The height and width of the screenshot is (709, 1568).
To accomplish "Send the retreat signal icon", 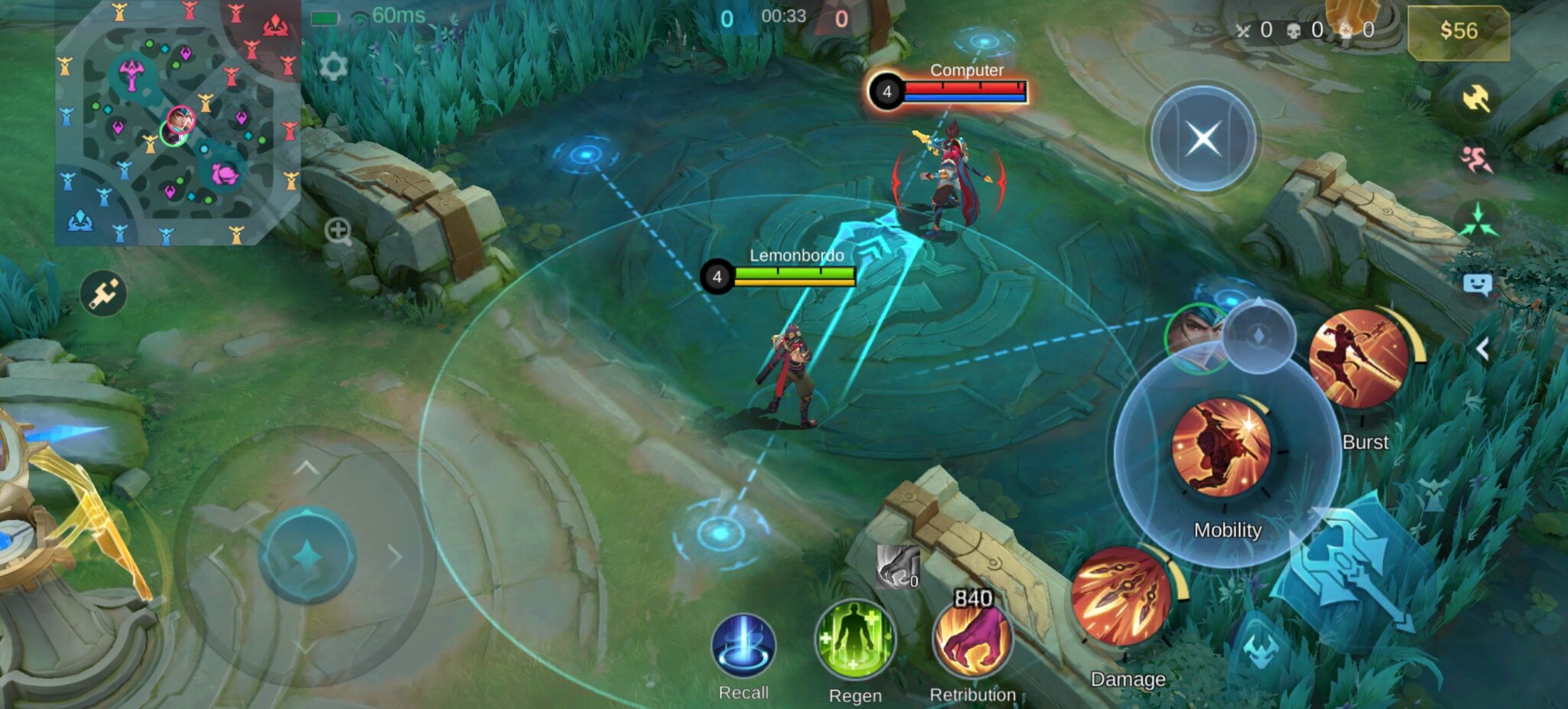I will click(1476, 159).
